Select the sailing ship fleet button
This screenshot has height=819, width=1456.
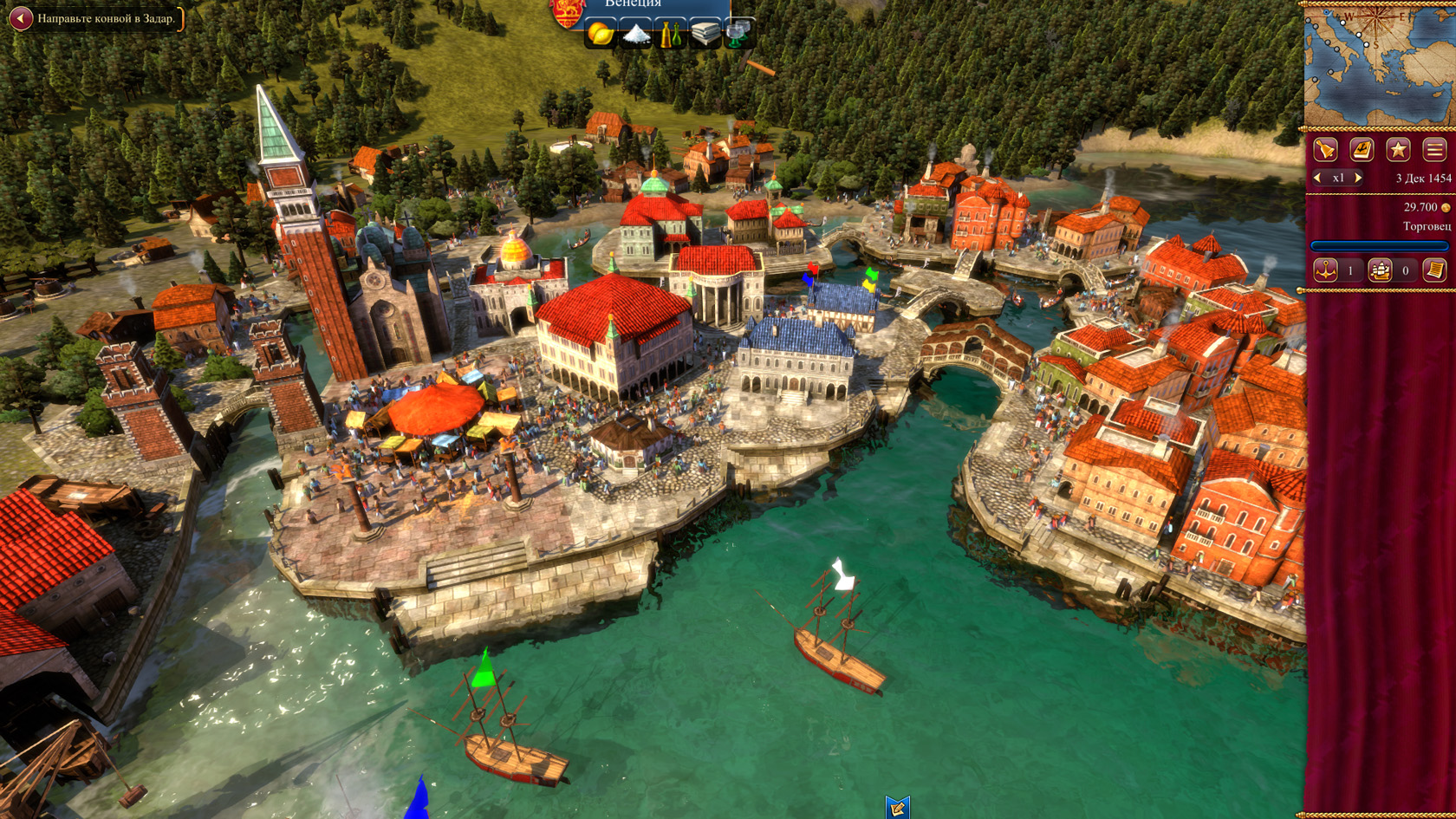[1380, 270]
